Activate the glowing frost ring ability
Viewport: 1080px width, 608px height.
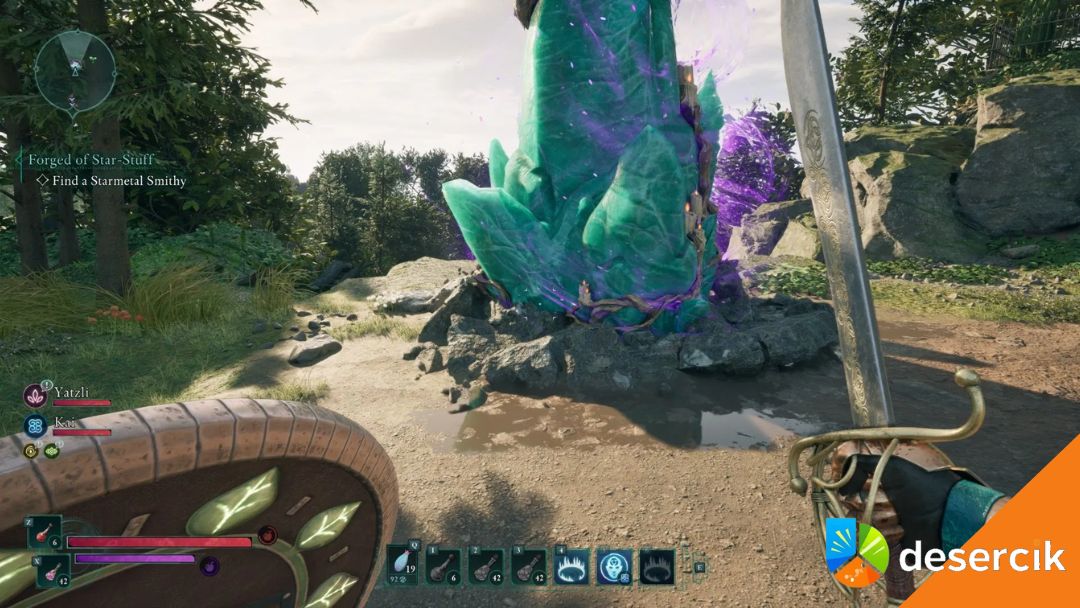click(572, 566)
